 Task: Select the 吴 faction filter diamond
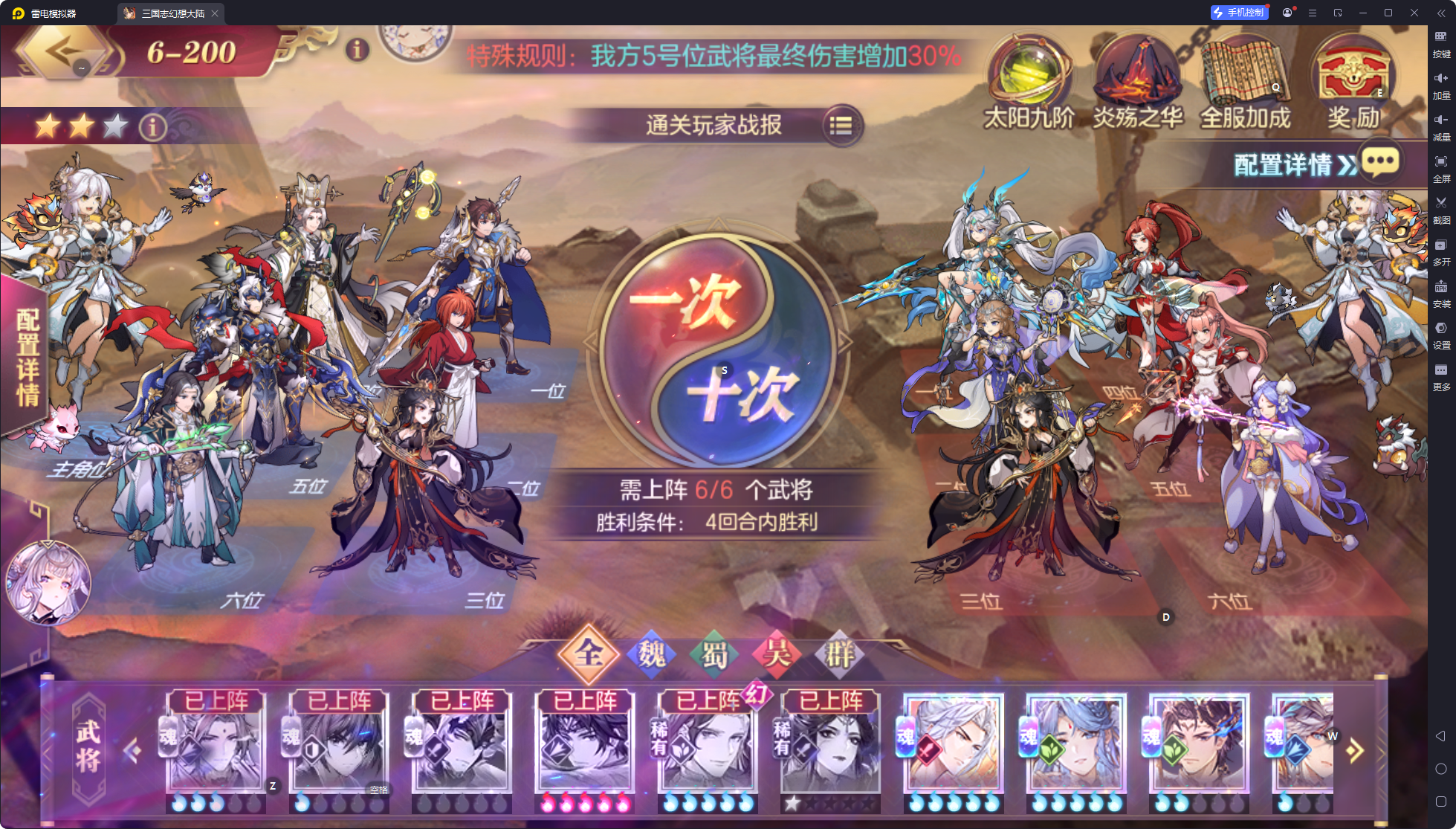click(777, 654)
